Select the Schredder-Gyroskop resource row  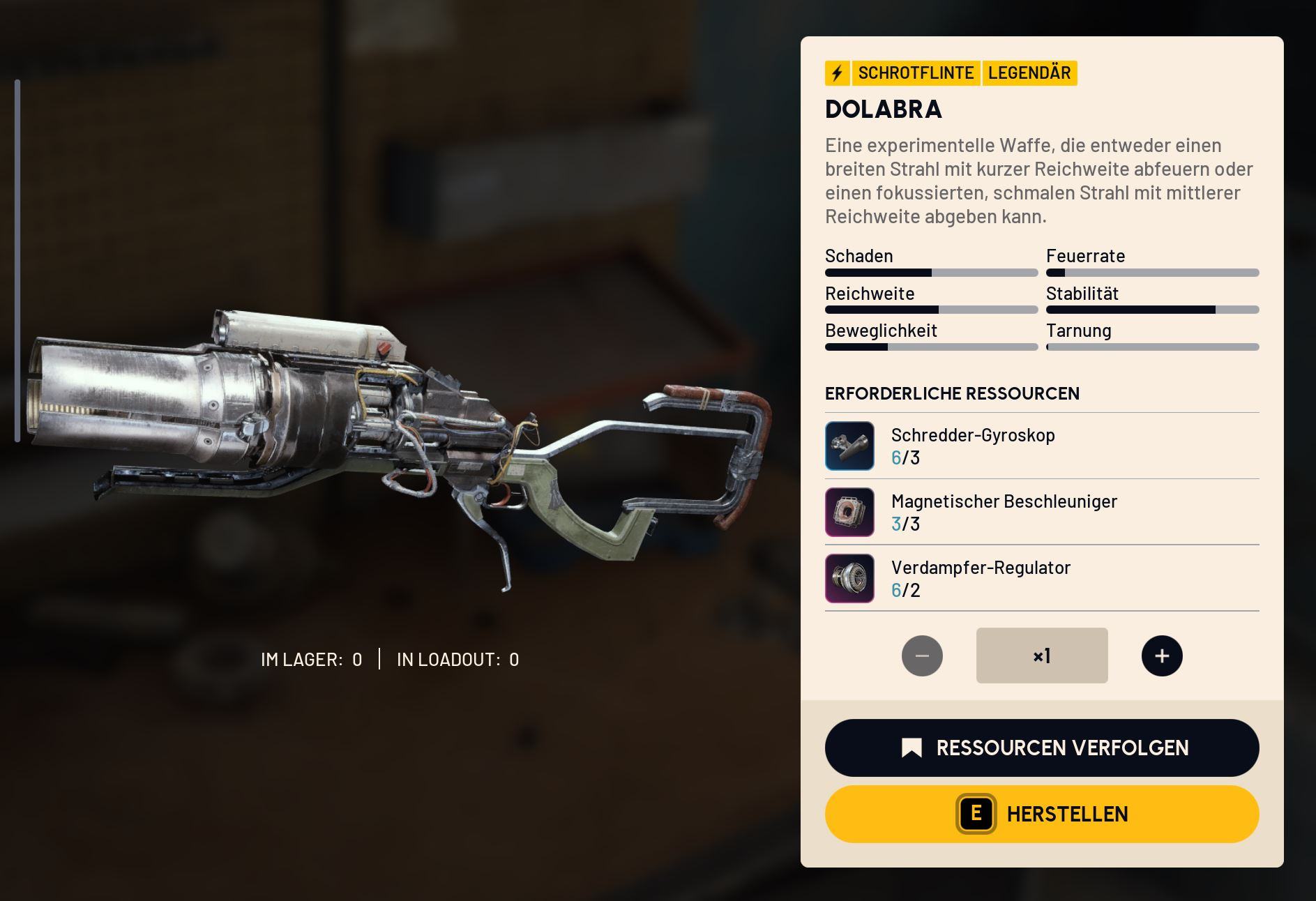(x=1041, y=446)
